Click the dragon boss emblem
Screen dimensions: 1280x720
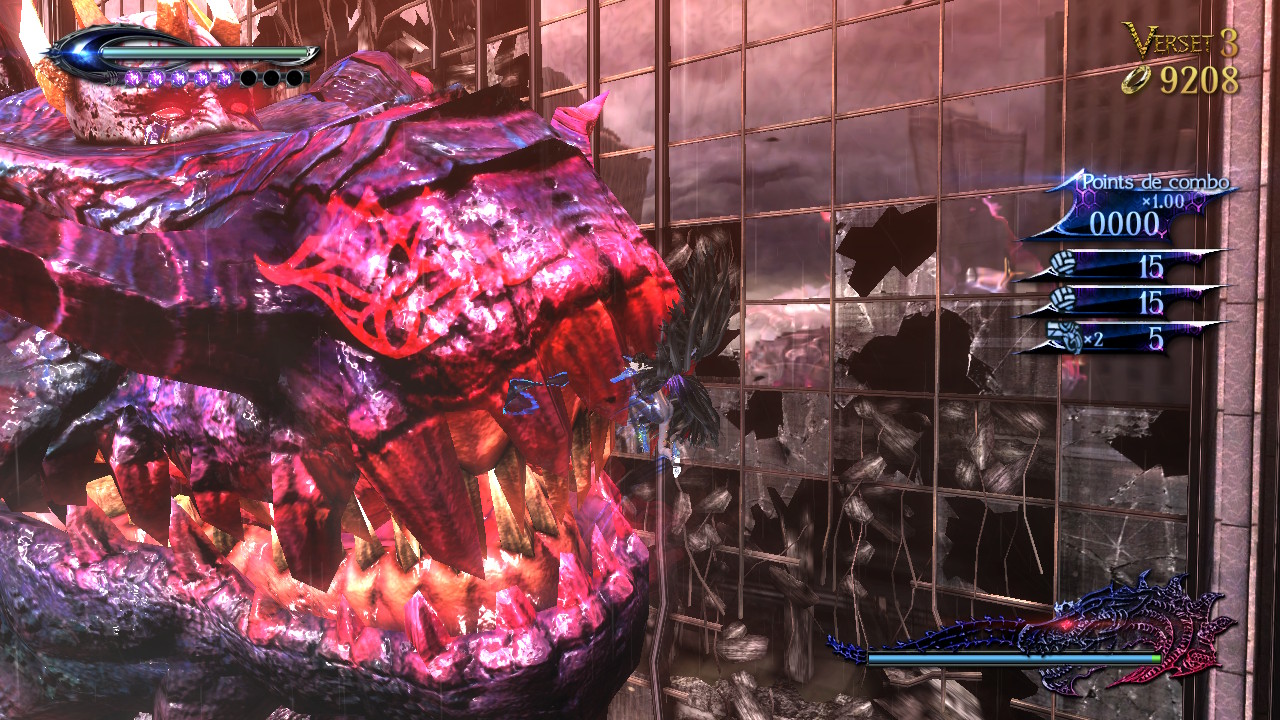pyautogui.click(x=1128, y=628)
